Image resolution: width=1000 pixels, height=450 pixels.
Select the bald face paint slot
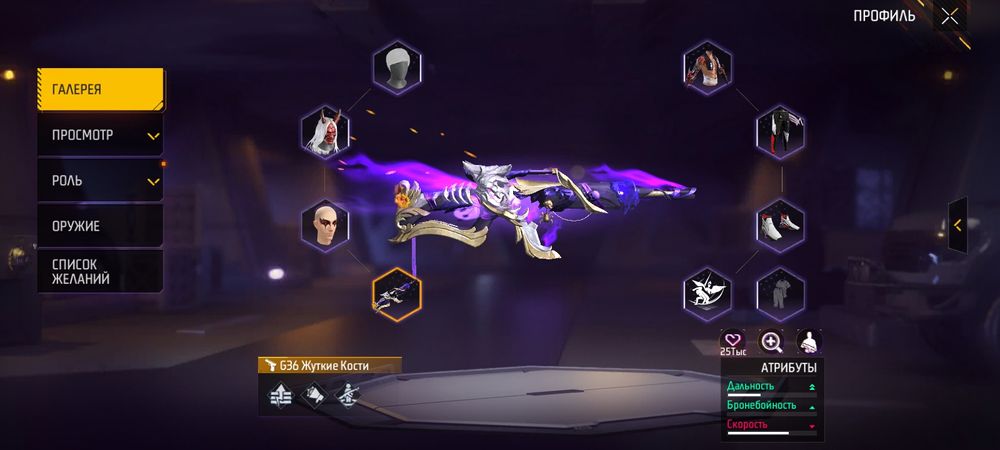point(325,225)
